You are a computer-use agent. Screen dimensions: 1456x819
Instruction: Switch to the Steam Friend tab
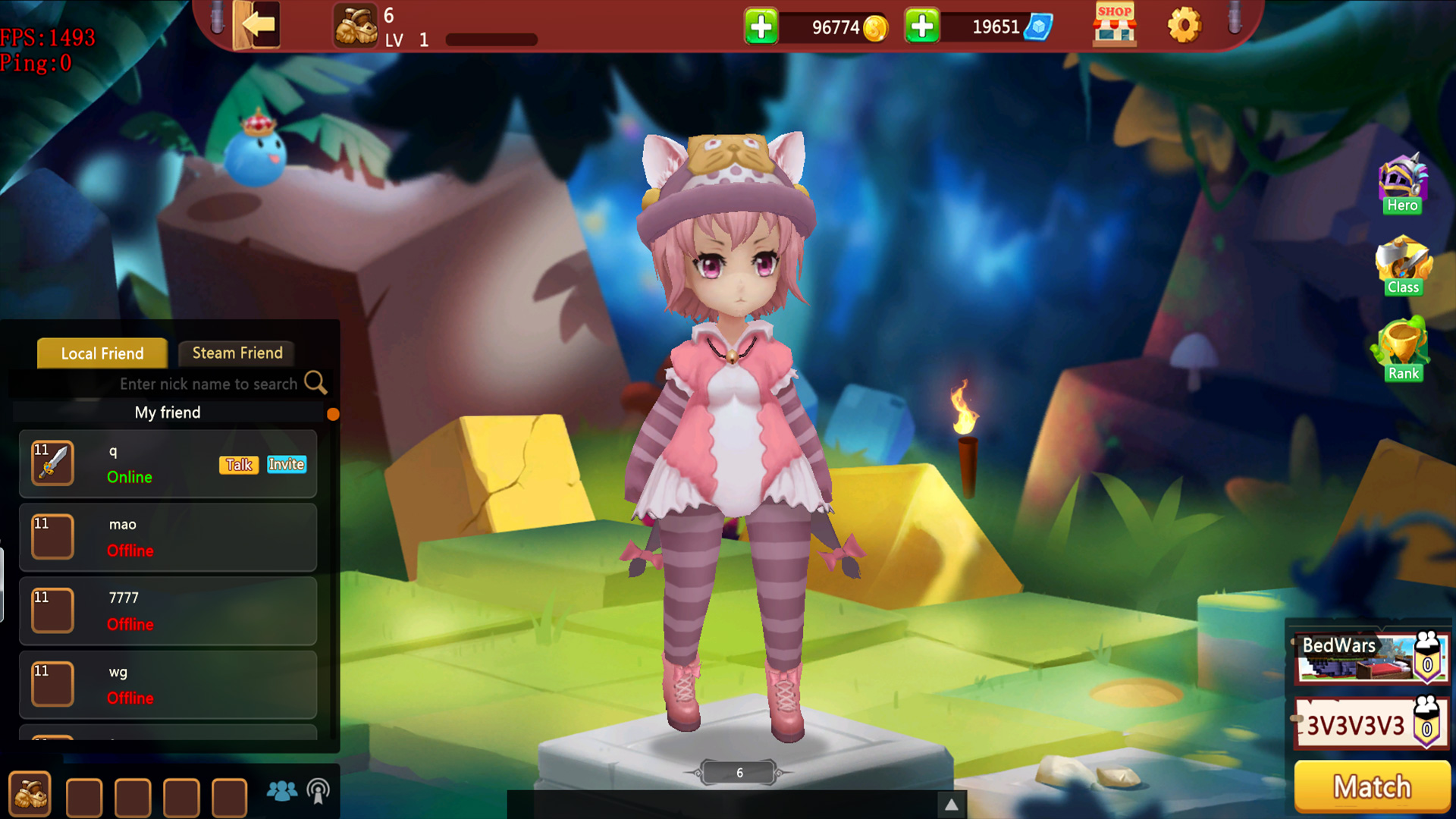tap(237, 353)
